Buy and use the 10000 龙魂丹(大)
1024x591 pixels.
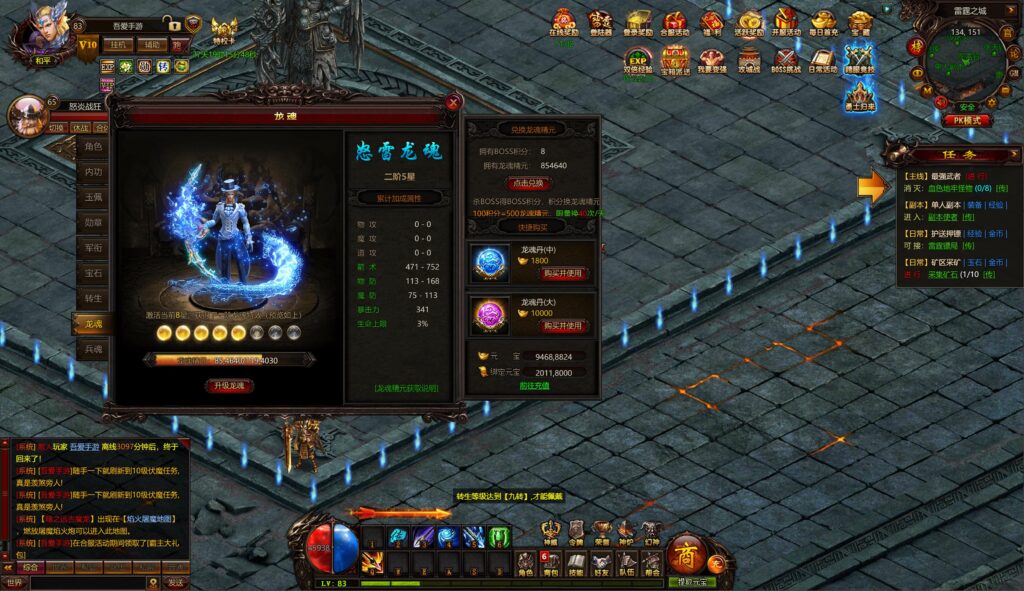562,326
